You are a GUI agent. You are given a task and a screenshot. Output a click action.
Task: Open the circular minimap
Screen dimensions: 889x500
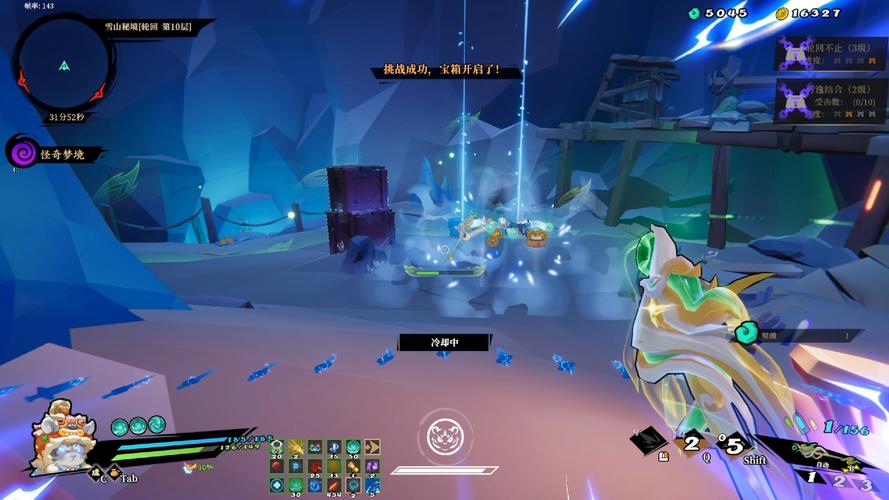pyautogui.click(x=62, y=64)
